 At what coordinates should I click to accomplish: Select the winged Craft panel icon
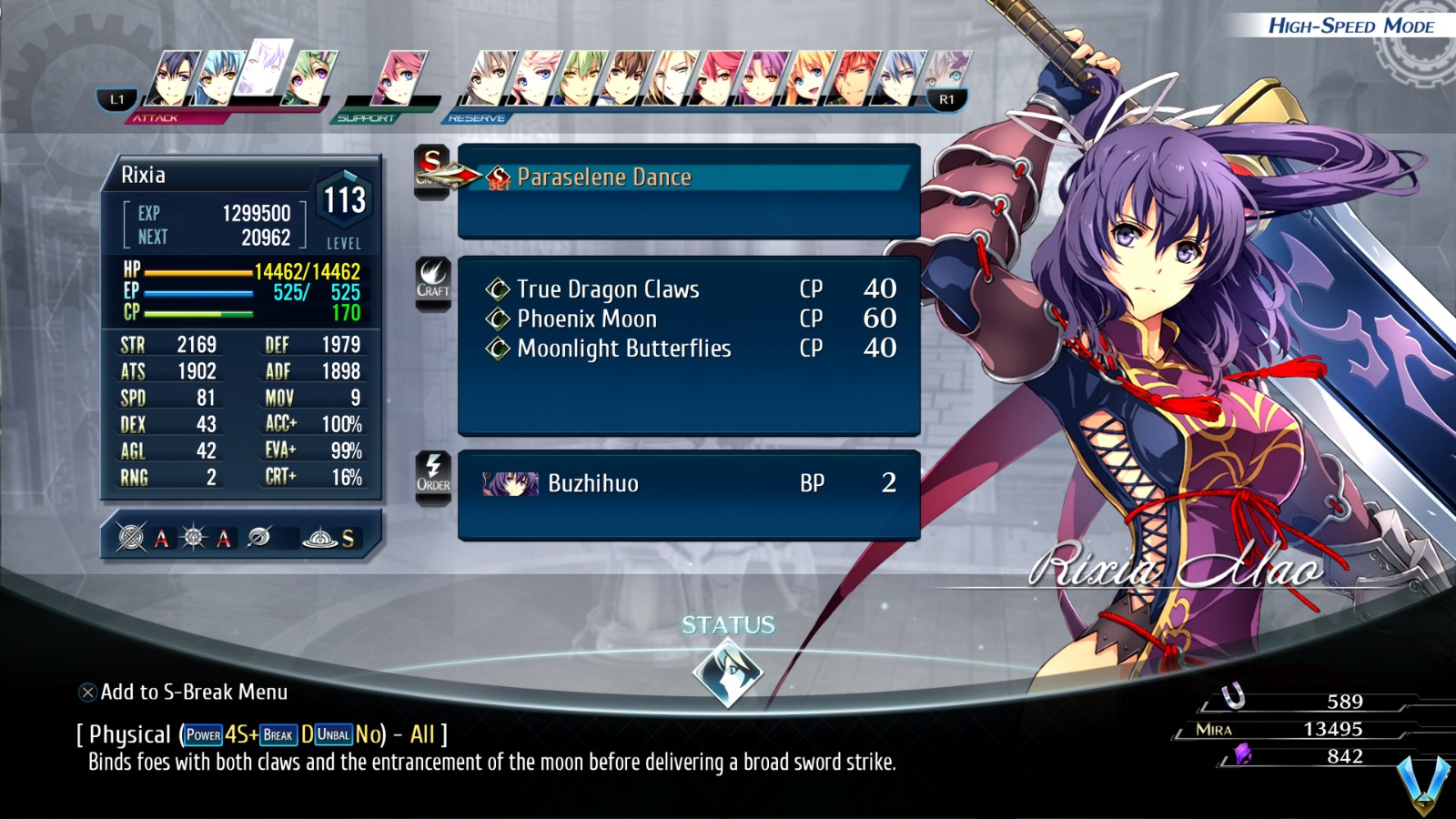pos(435,282)
